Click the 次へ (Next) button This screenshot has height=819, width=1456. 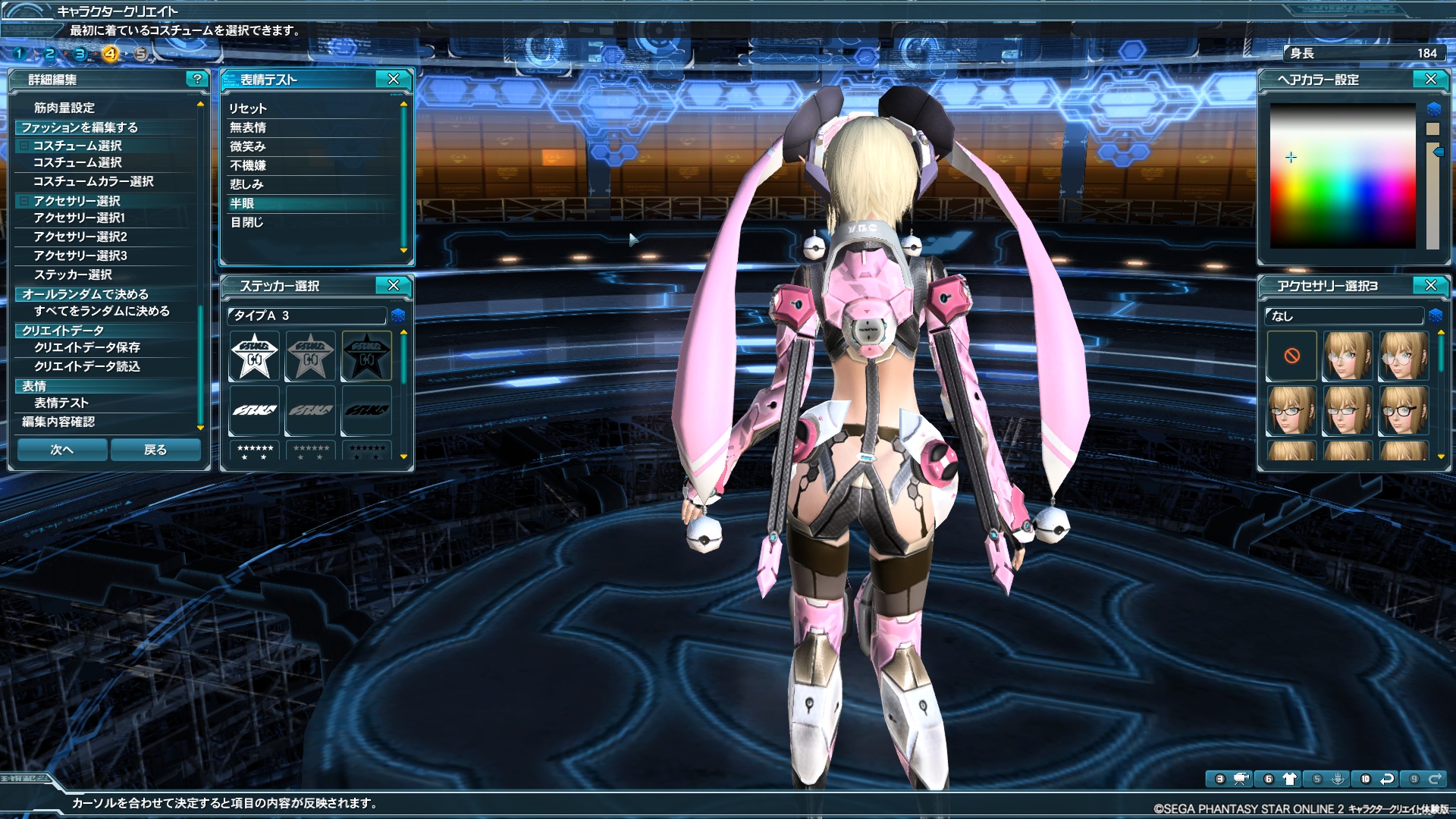tap(62, 450)
